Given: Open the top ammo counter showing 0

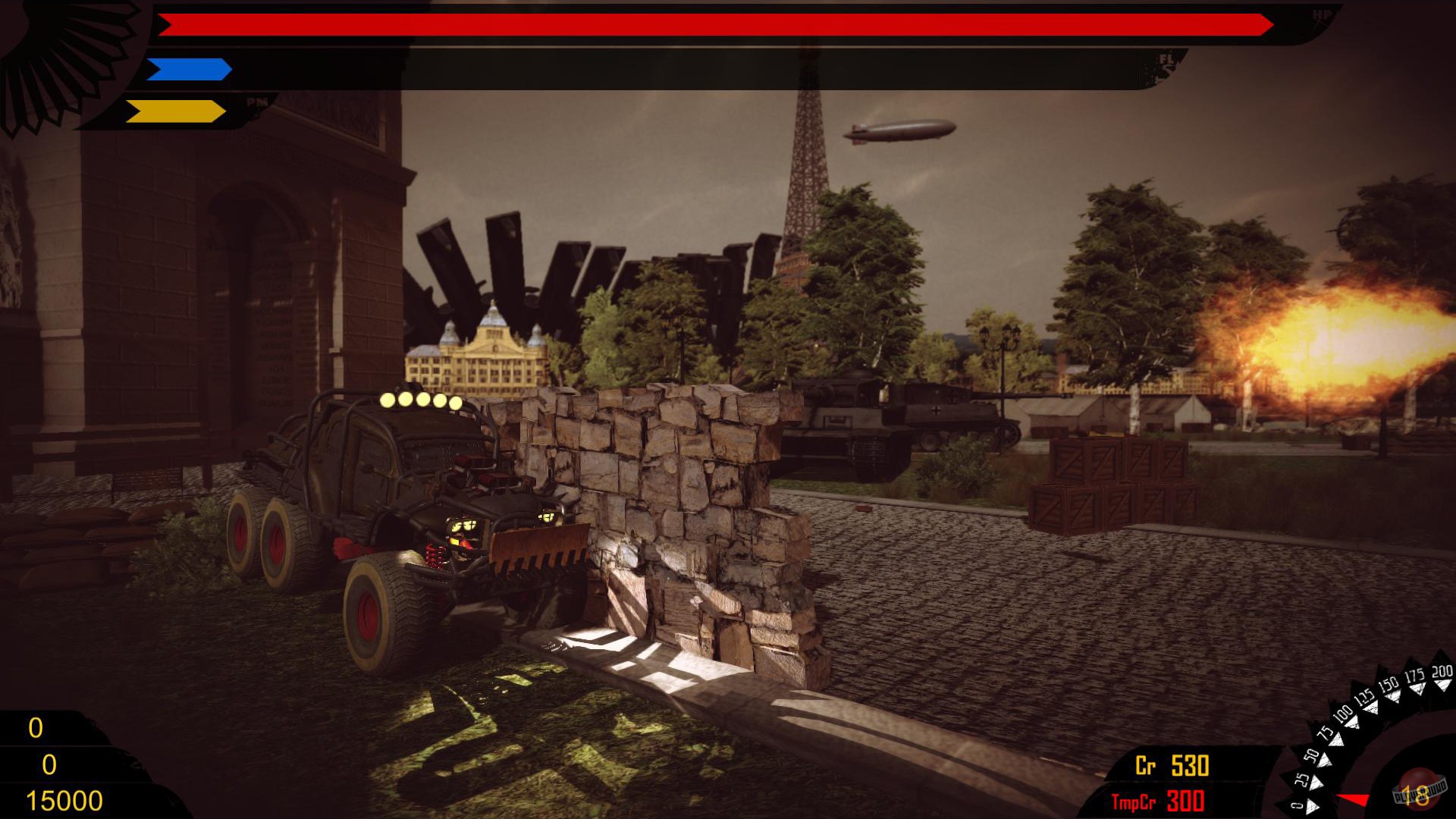Looking at the screenshot, I should pos(34,728).
